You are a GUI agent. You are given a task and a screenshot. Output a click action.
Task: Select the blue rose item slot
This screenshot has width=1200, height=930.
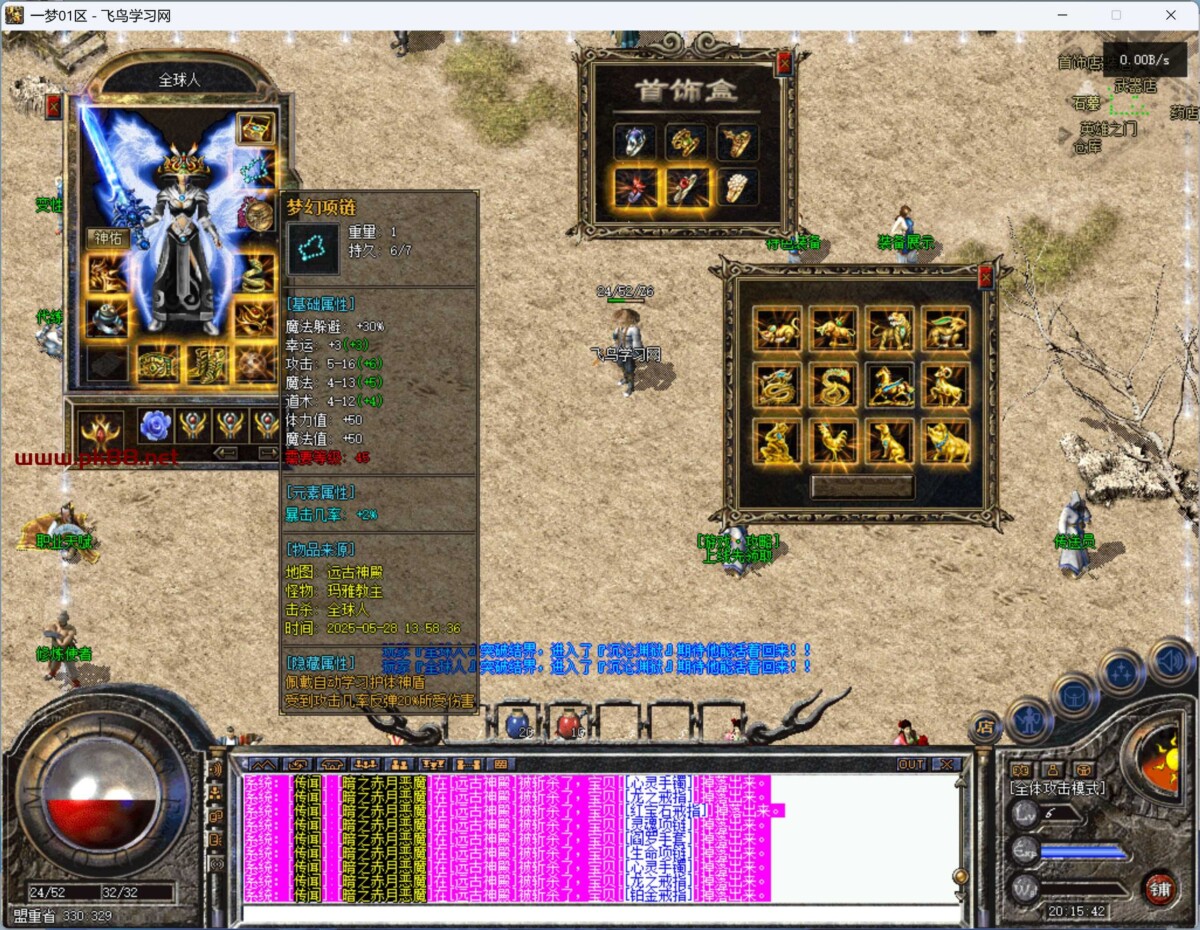tap(155, 425)
